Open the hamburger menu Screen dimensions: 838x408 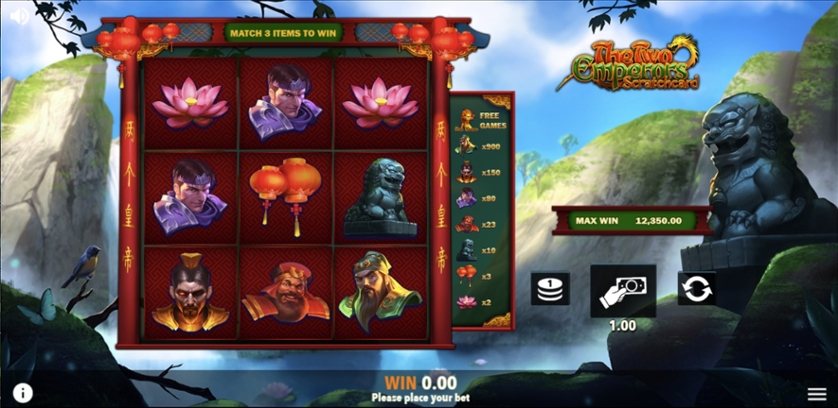(817, 393)
